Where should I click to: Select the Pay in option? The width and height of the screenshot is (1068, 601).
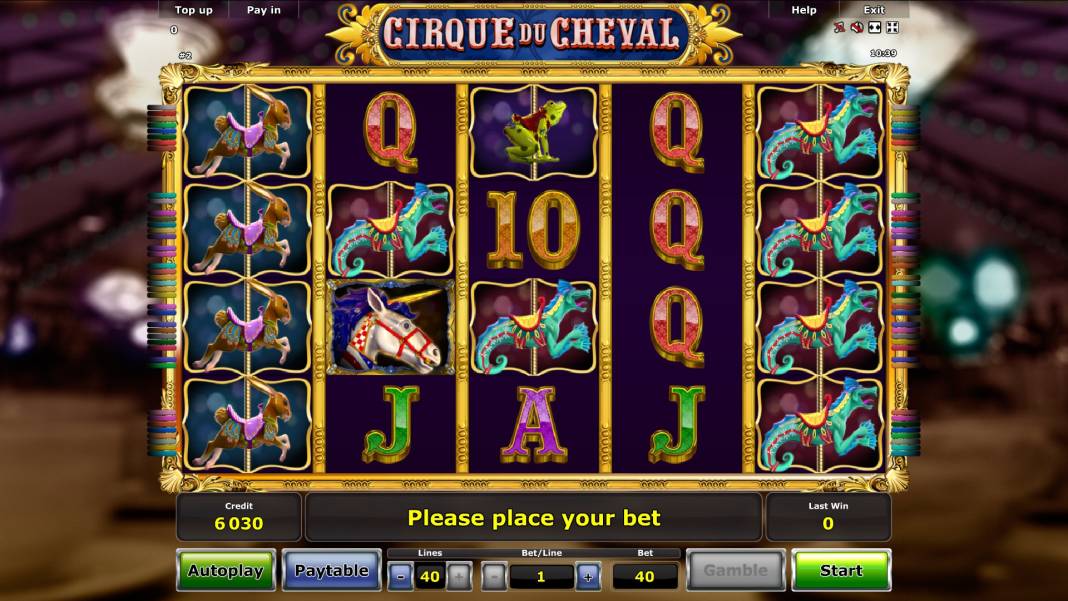pyautogui.click(x=264, y=10)
